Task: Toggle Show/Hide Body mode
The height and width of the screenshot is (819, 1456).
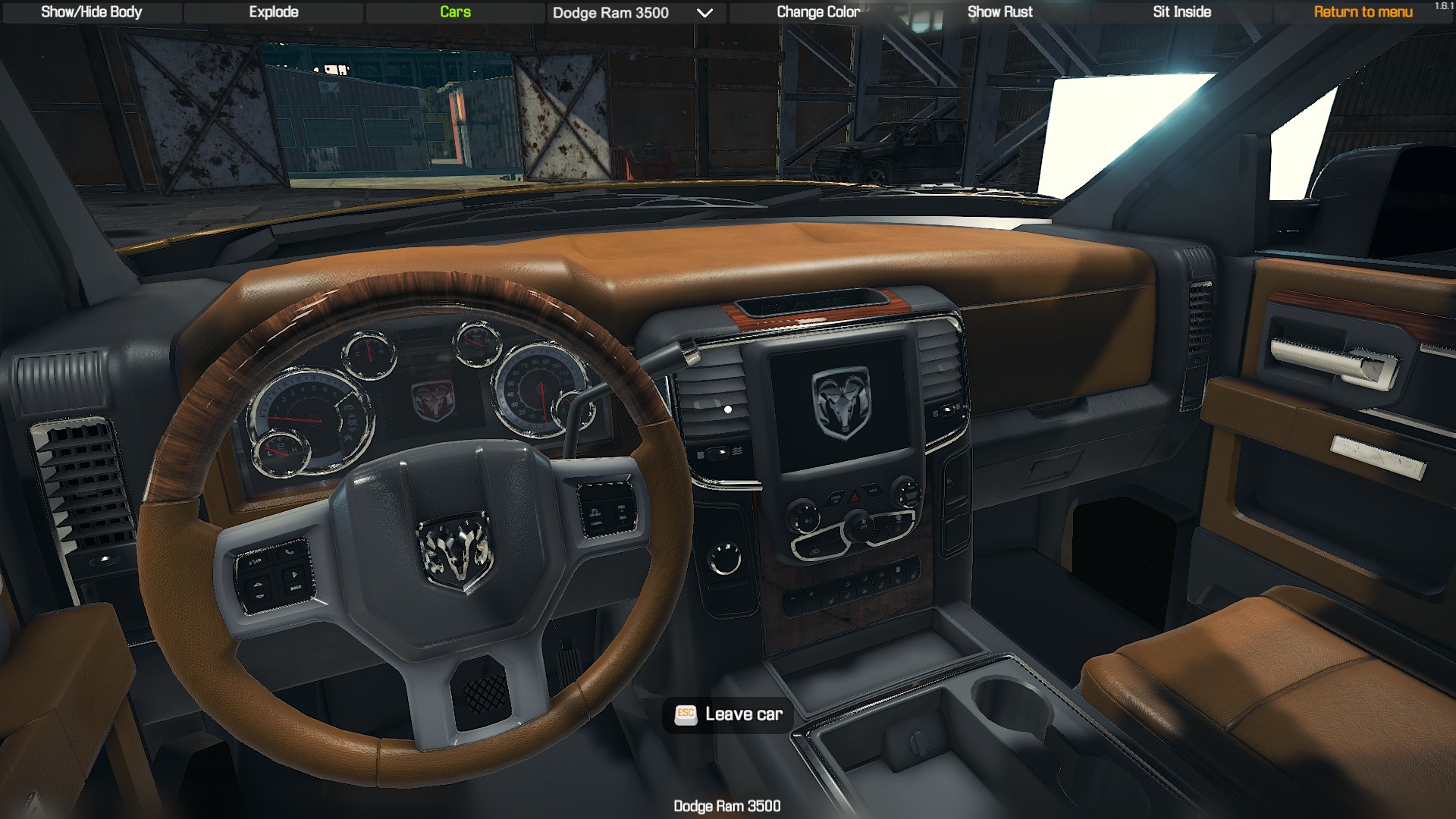Action: [x=91, y=11]
